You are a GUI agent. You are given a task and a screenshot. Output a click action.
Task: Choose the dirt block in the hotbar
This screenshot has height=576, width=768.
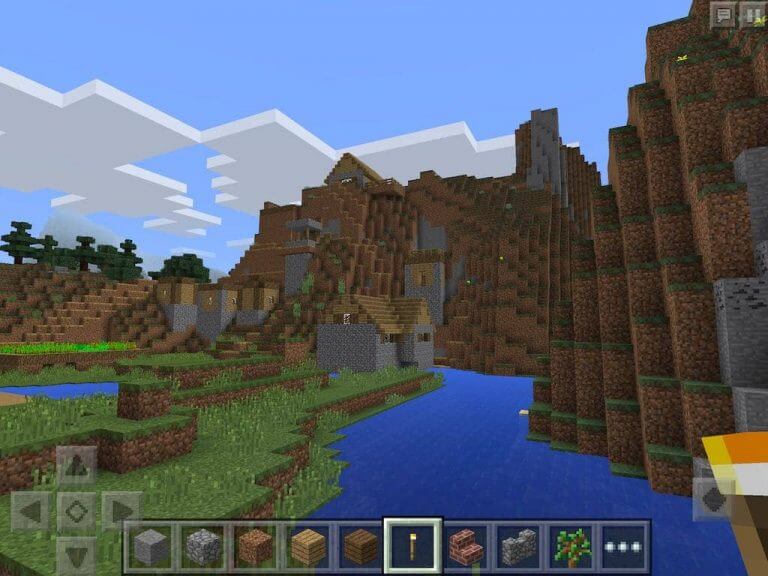[255, 546]
